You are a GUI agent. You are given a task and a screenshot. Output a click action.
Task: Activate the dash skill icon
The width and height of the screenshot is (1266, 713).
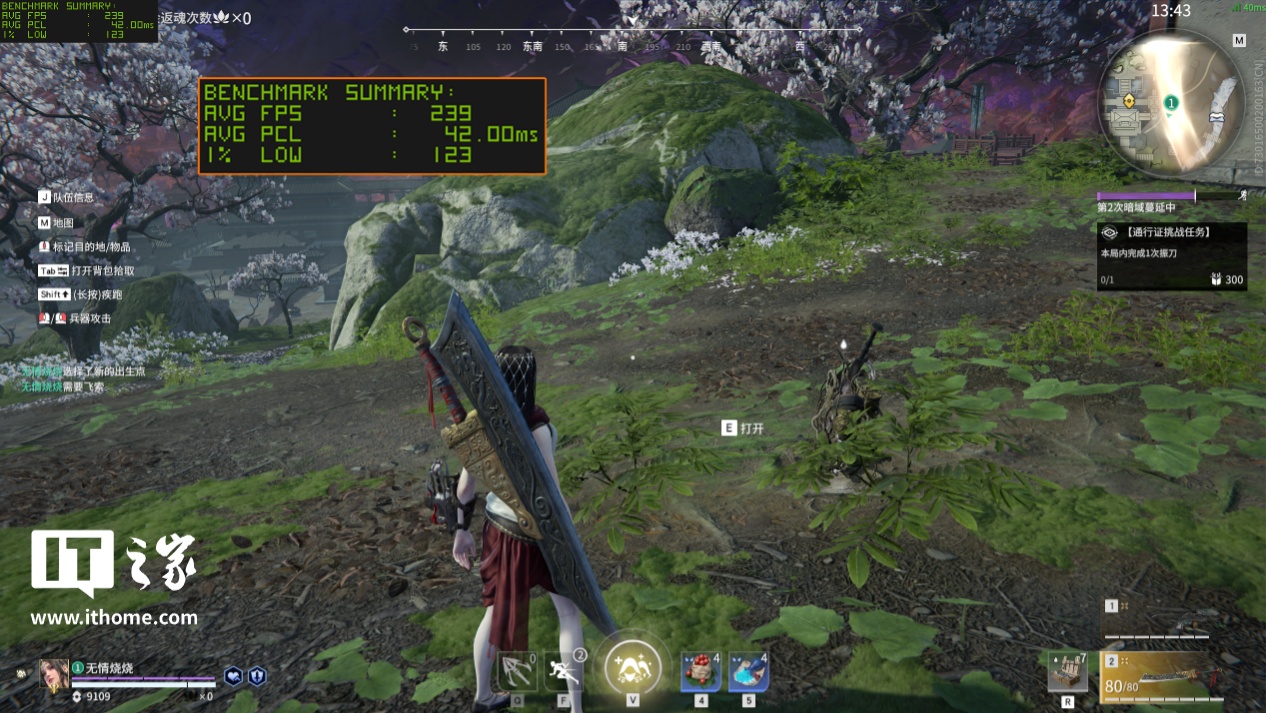pyautogui.click(x=564, y=670)
